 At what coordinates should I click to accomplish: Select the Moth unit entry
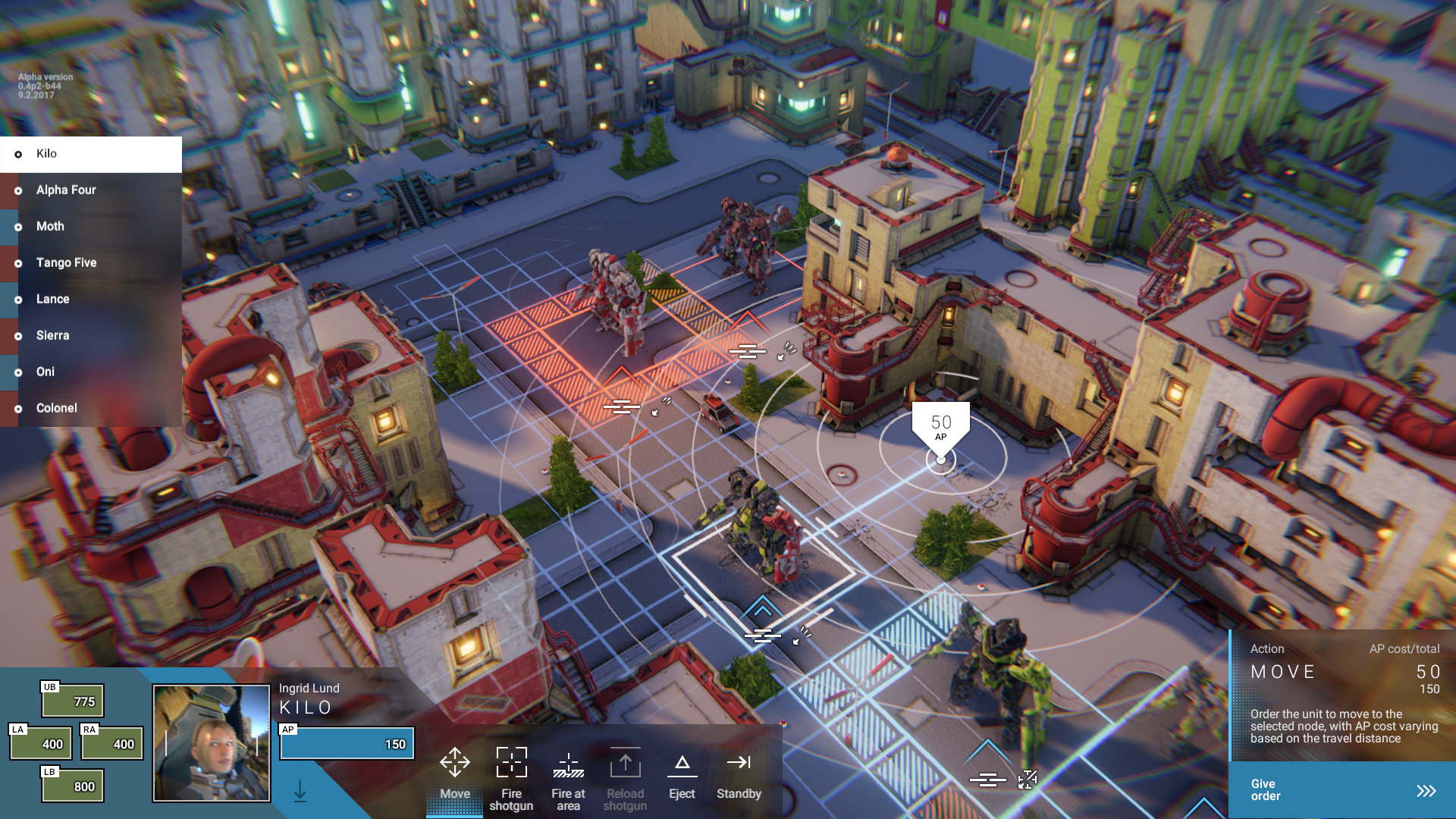(91, 227)
